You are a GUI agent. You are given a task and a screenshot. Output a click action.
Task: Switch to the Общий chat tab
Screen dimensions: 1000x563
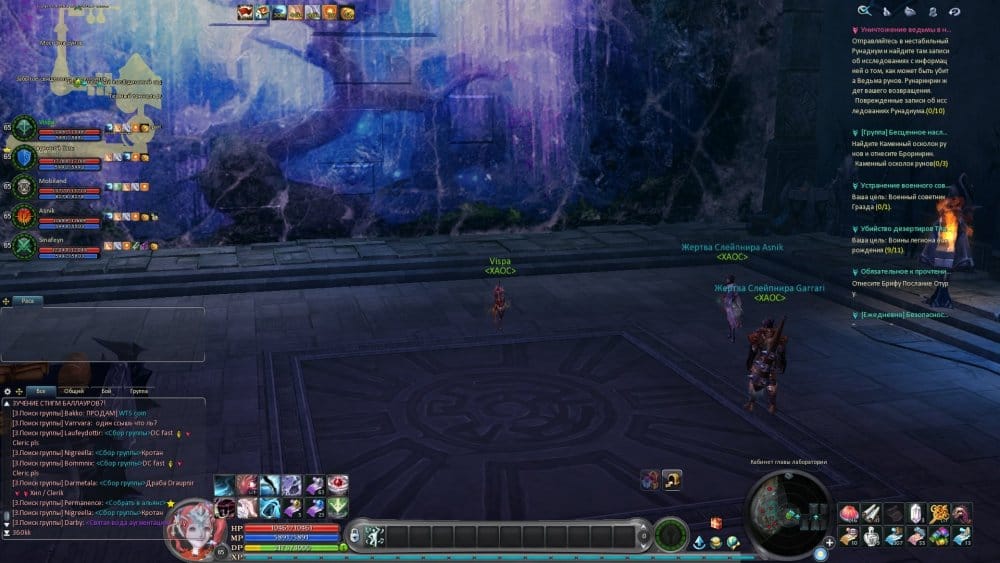tap(72, 391)
